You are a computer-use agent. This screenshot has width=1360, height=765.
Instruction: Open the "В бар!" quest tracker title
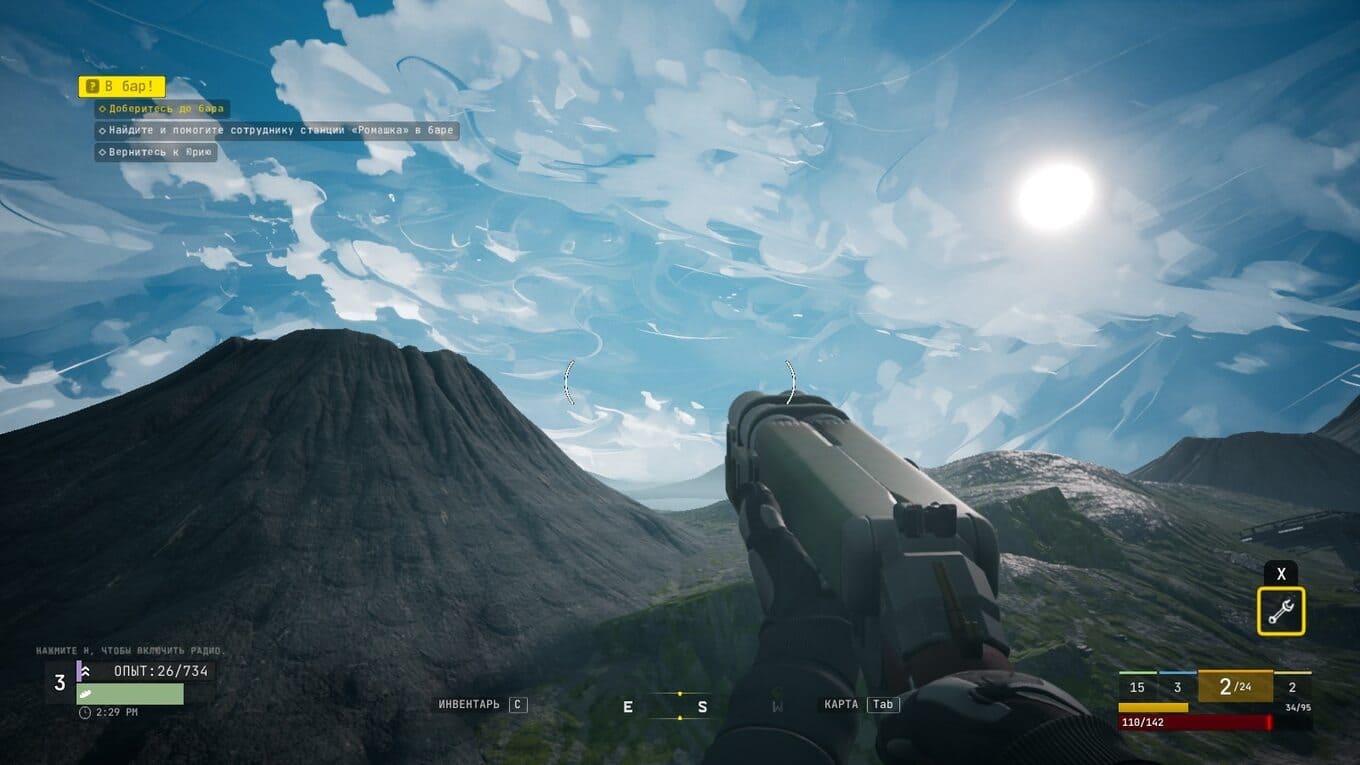[122, 87]
